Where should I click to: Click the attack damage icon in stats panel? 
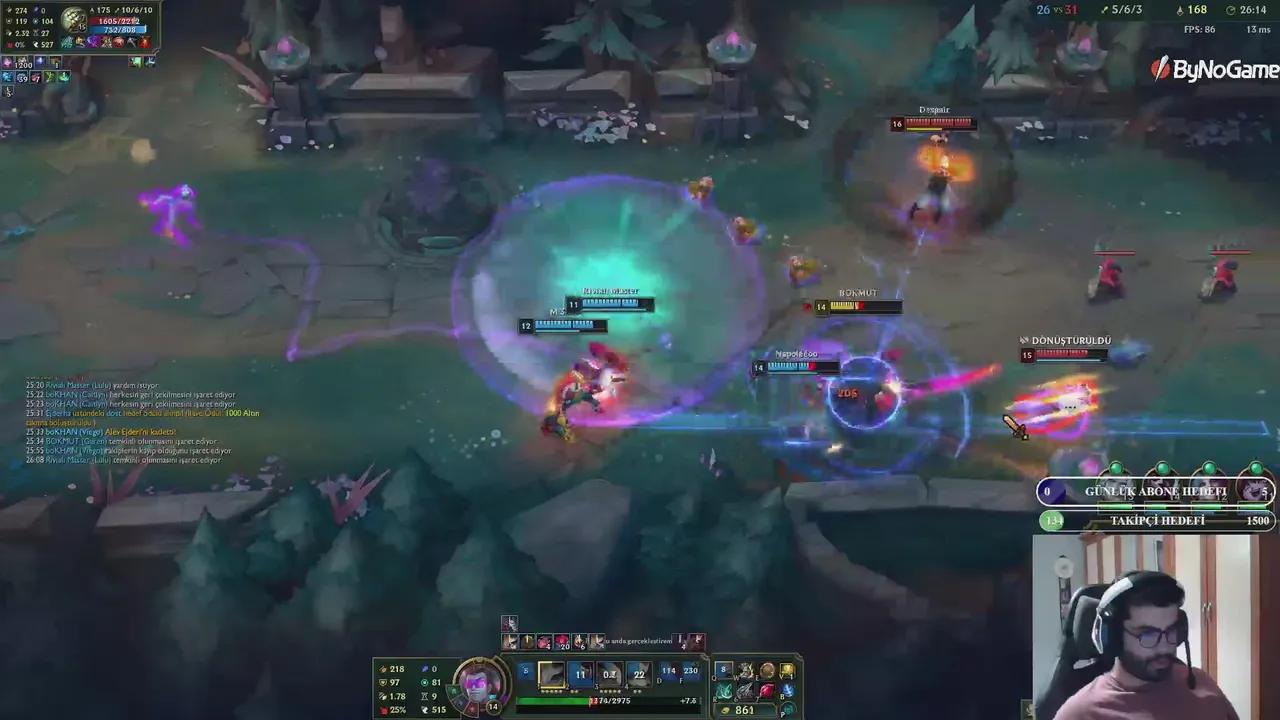click(x=382, y=669)
